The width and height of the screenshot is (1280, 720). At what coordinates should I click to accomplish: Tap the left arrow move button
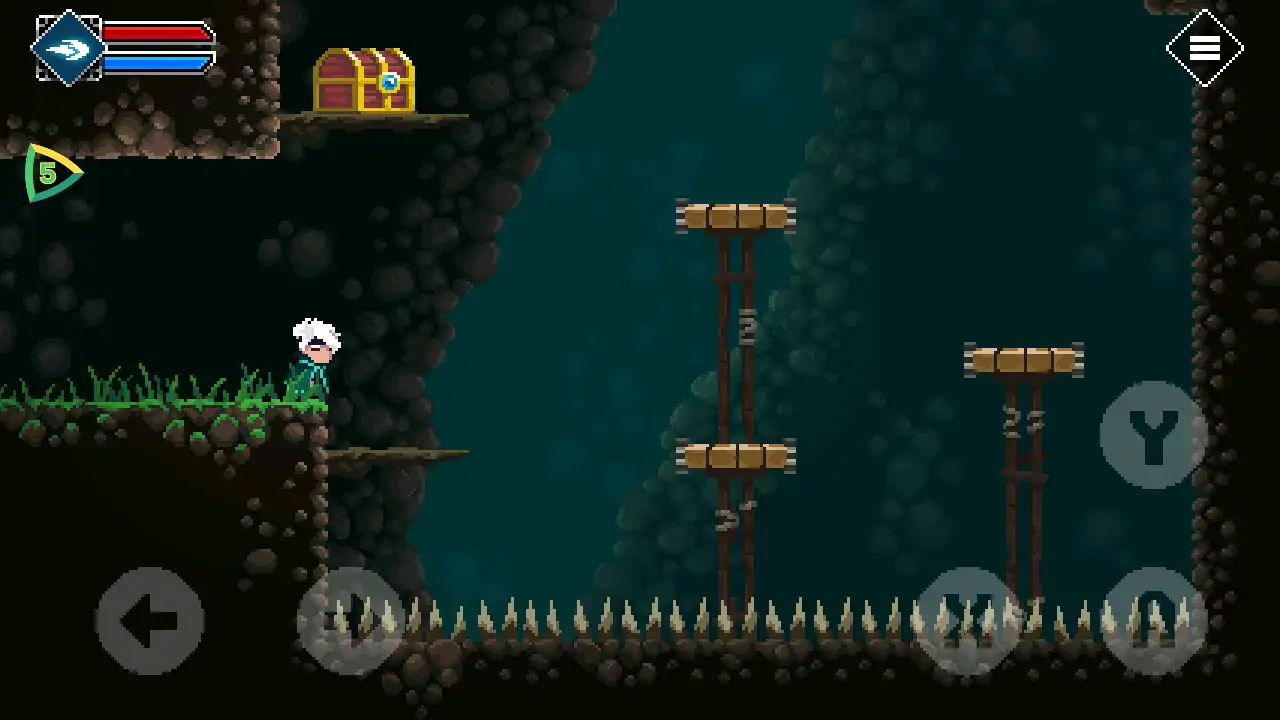click(x=150, y=621)
